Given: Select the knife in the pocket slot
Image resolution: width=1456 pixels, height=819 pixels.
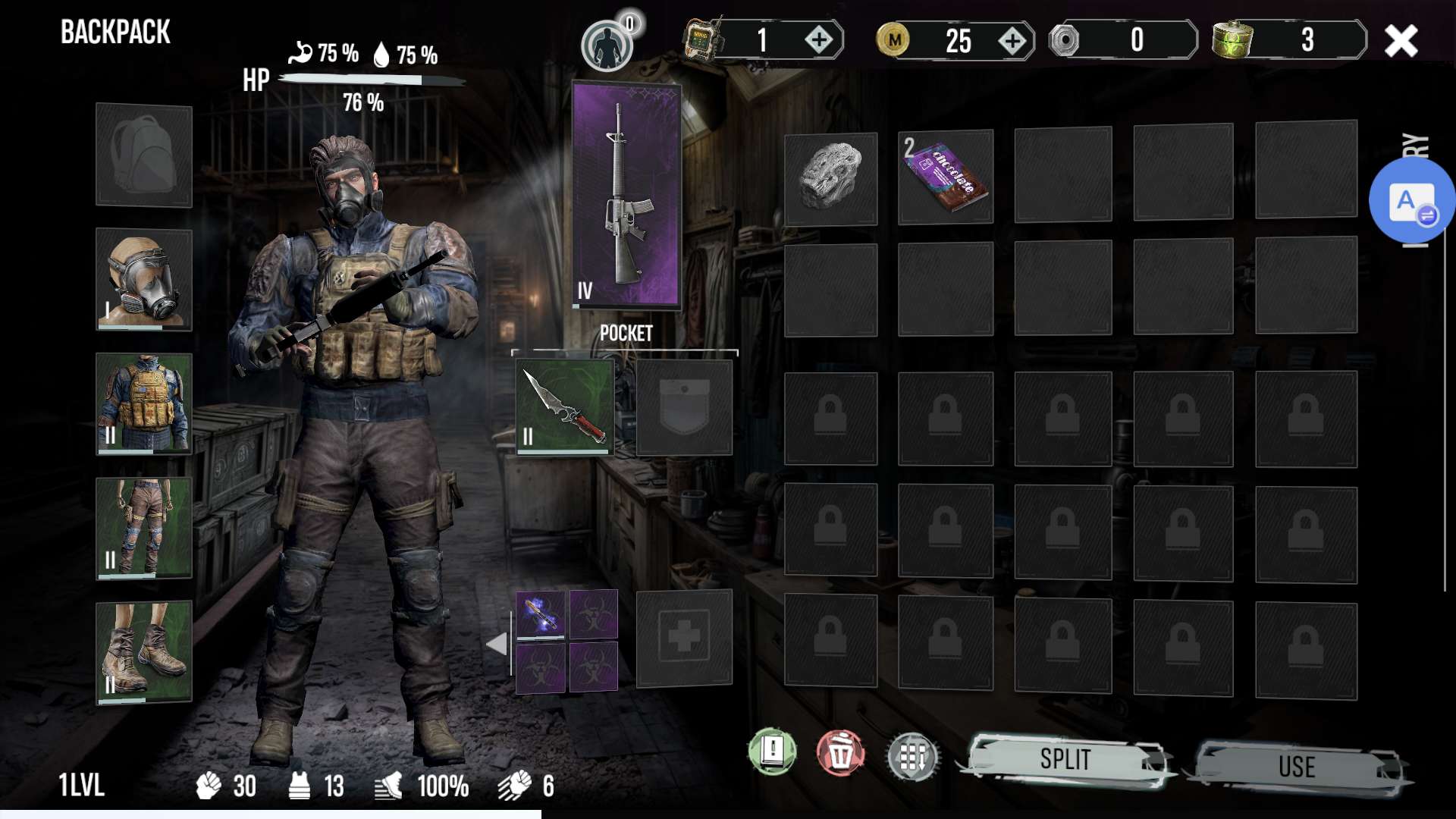Looking at the screenshot, I should (565, 407).
